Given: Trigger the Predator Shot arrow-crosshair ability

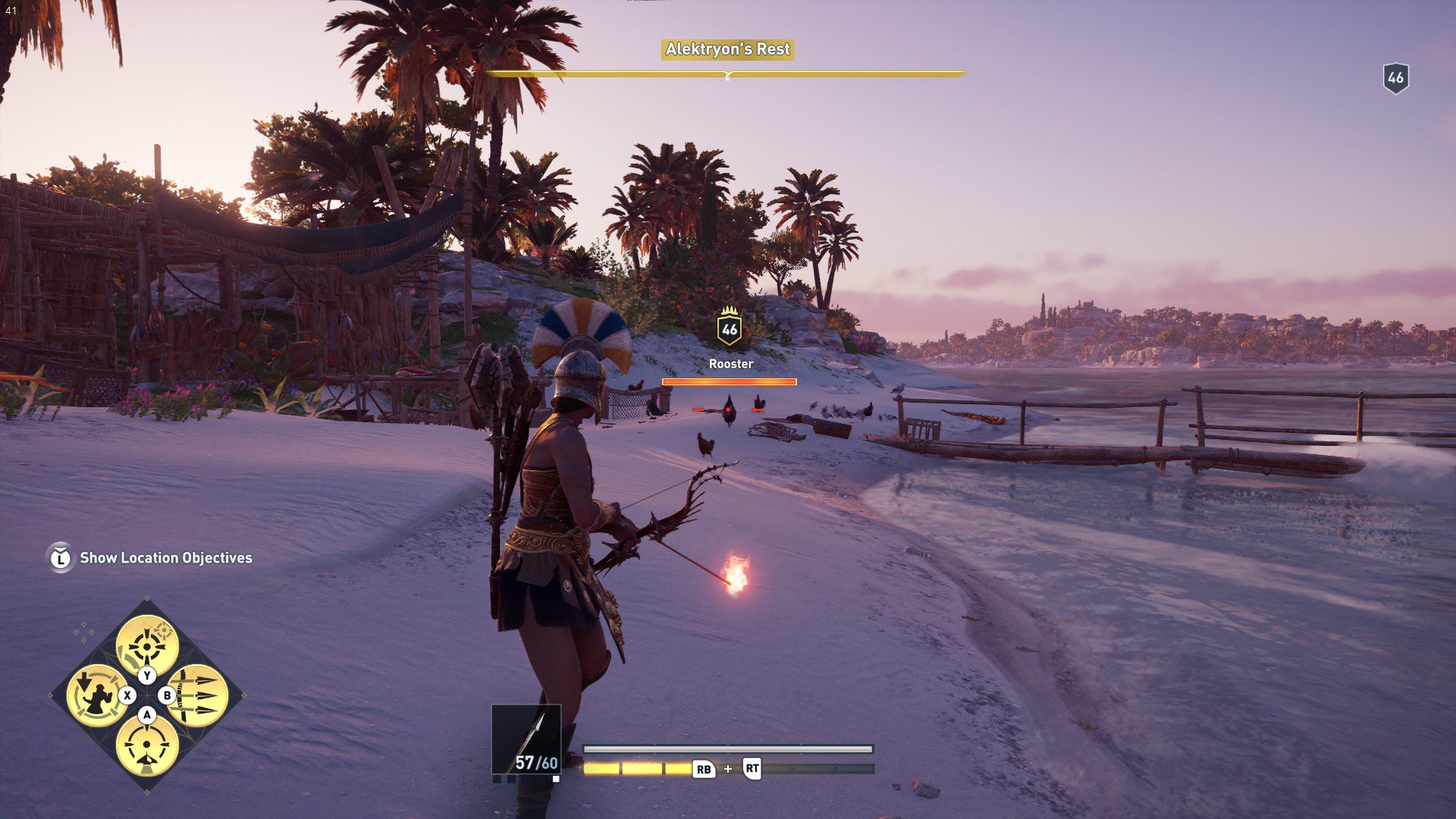Looking at the screenshot, I should pyautogui.click(x=147, y=745).
